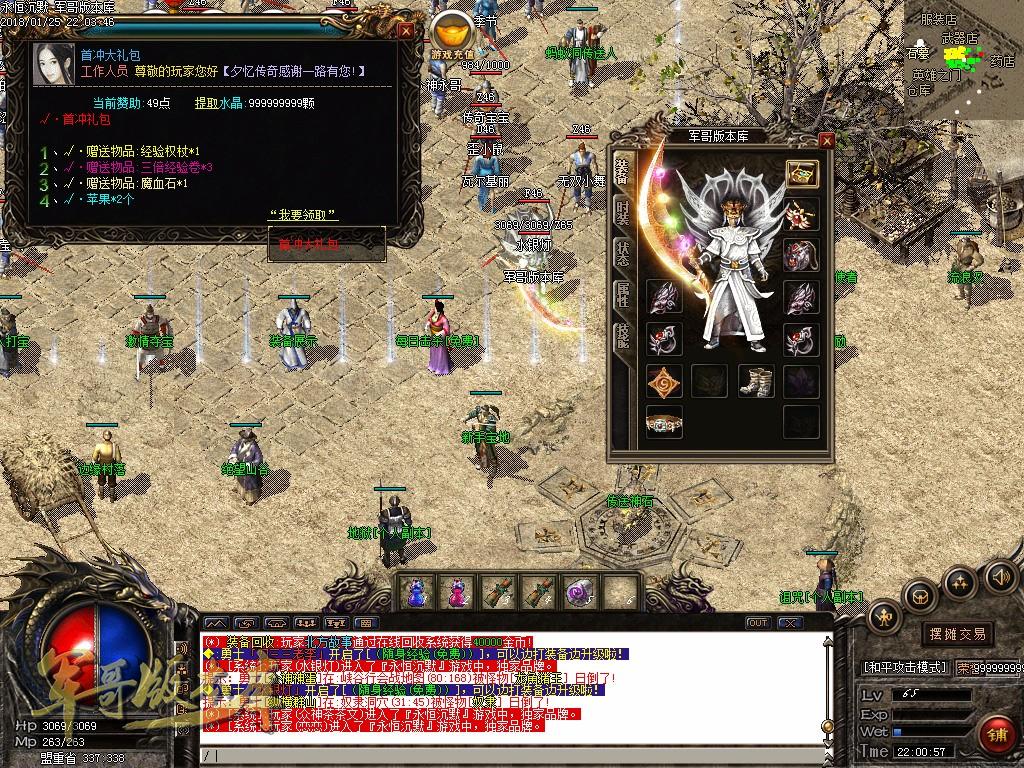Click the "我要领取" claim link
Viewport: 1024px width, 768px height.
(304, 215)
